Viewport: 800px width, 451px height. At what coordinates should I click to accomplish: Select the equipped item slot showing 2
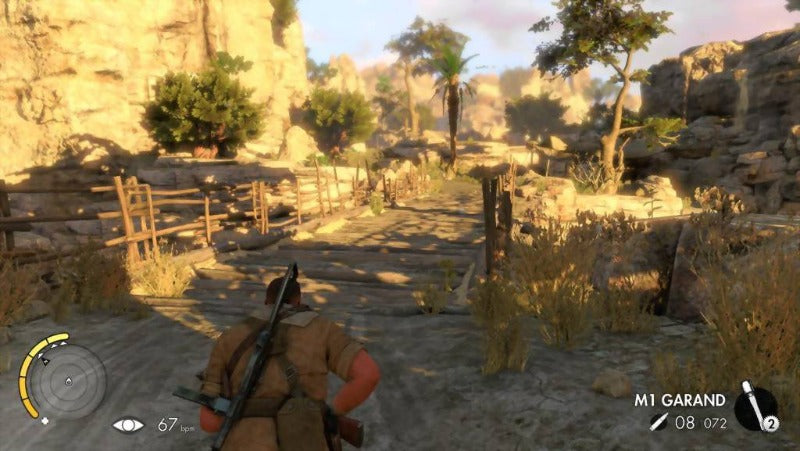pos(756,407)
